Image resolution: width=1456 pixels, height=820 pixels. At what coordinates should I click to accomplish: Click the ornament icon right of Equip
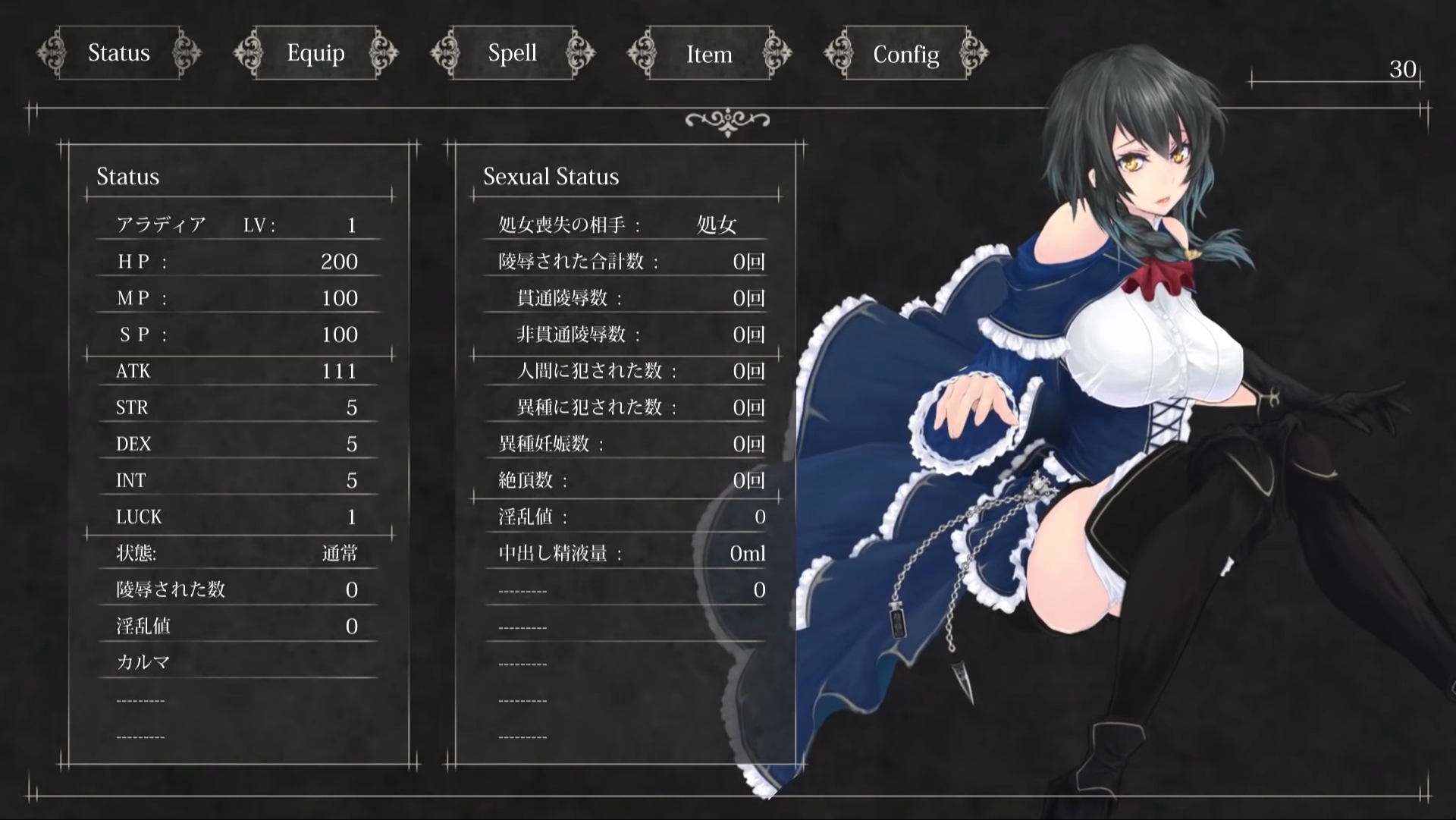(x=384, y=53)
